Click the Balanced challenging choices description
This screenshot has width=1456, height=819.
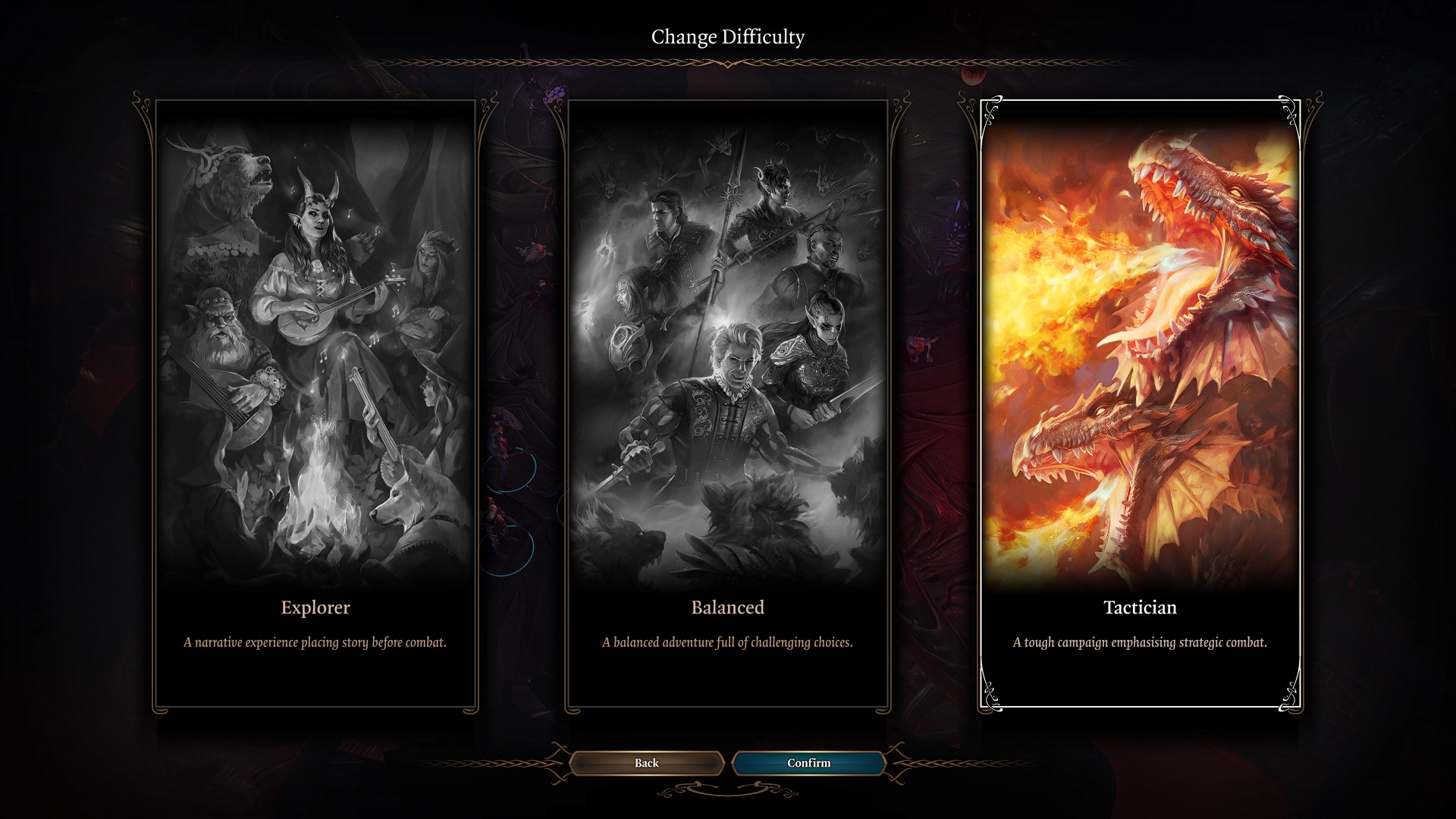(726, 641)
